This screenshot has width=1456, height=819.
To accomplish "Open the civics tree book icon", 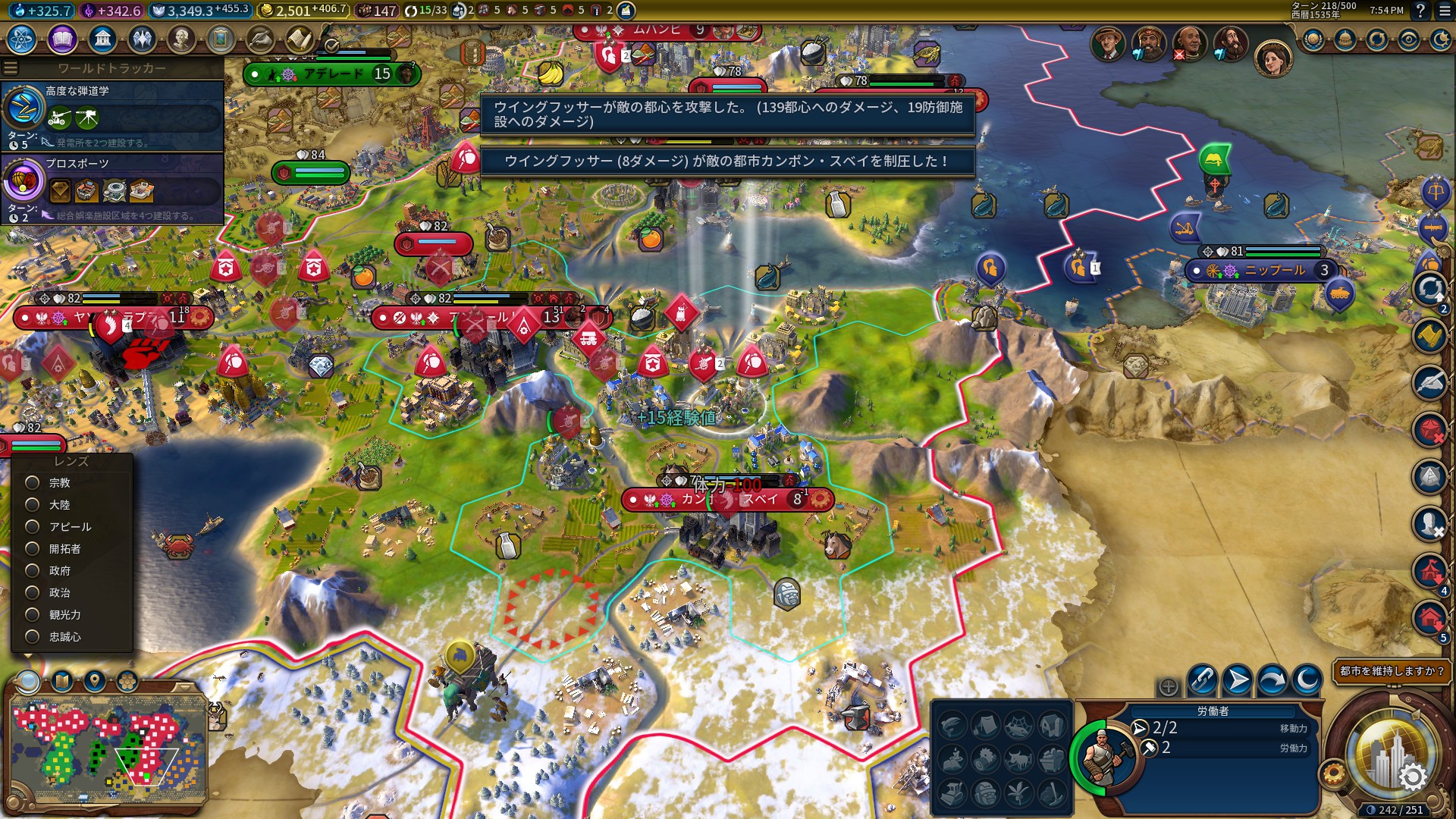I will coord(62,39).
